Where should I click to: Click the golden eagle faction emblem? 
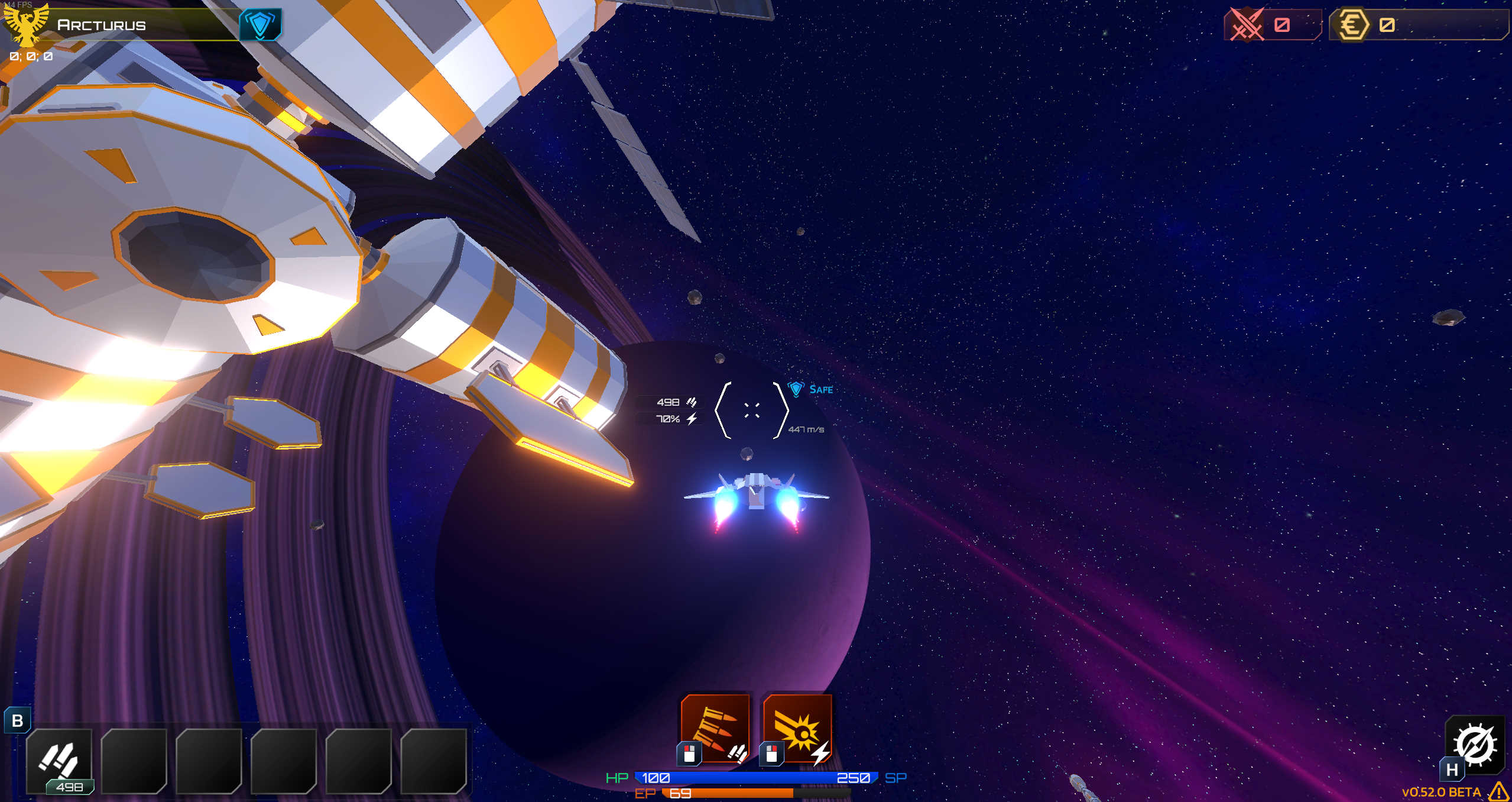[x=28, y=25]
